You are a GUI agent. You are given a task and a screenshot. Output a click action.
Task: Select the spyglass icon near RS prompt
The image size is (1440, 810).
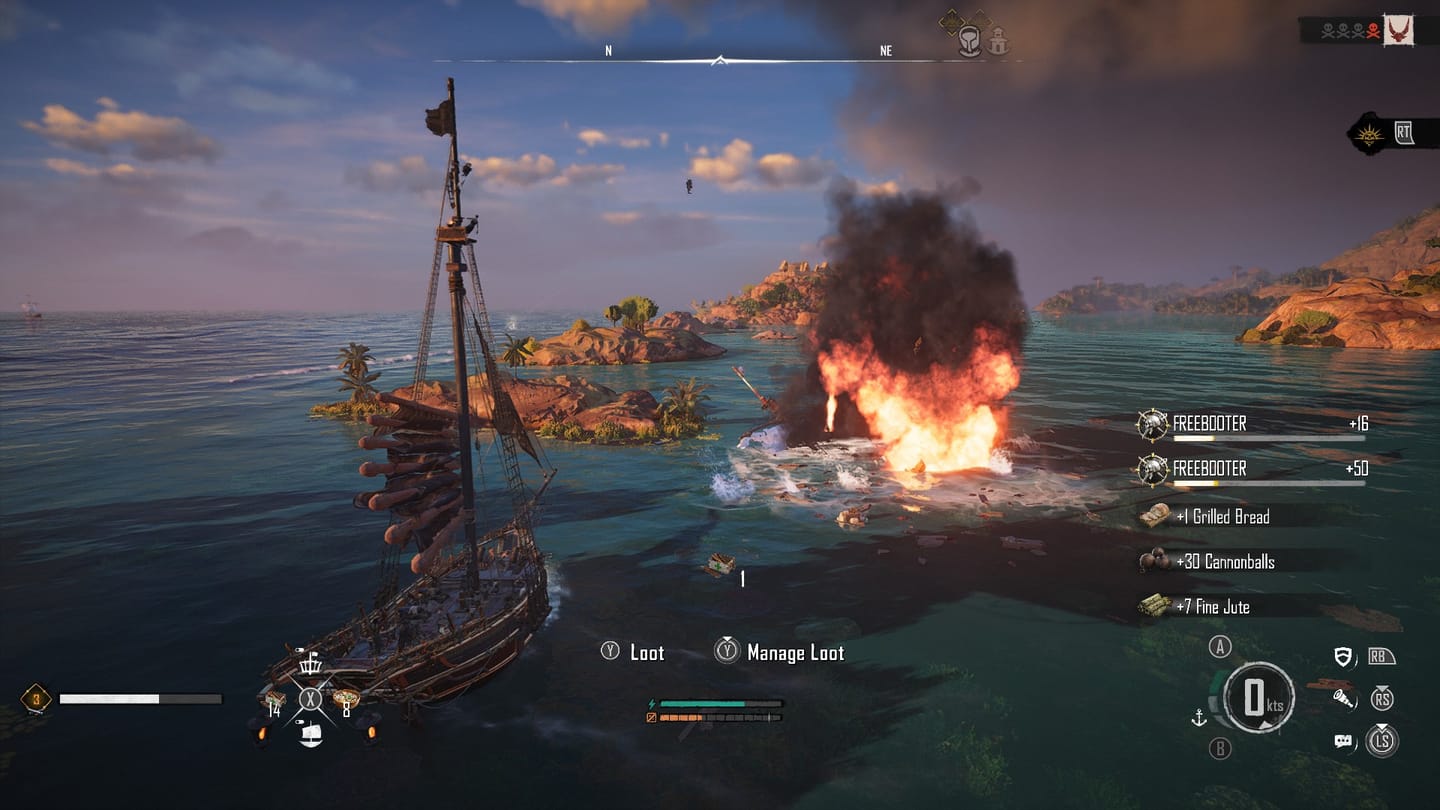click(x=1343, y=699)
